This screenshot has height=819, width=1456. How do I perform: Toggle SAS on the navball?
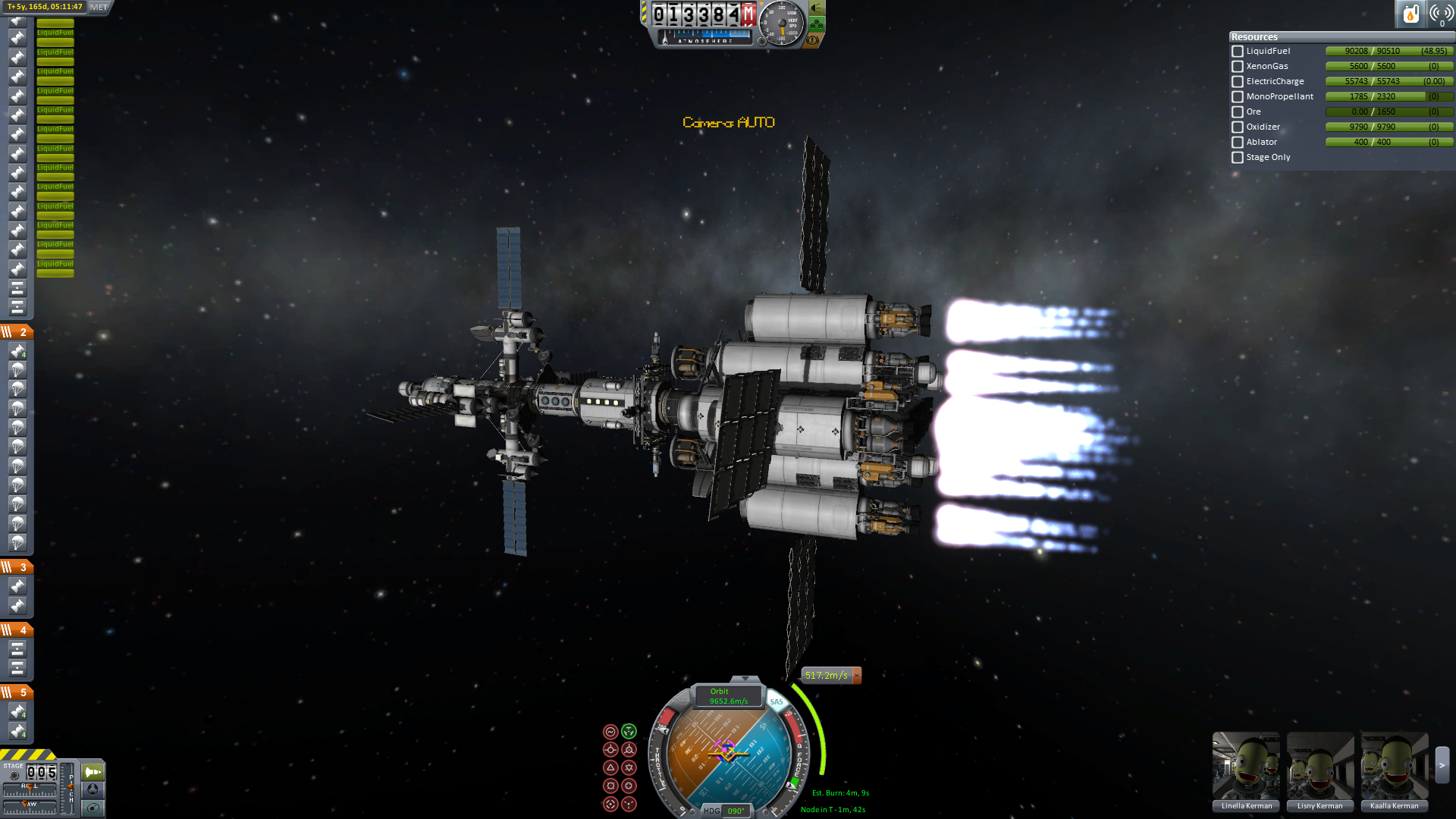tap(777, 701)
